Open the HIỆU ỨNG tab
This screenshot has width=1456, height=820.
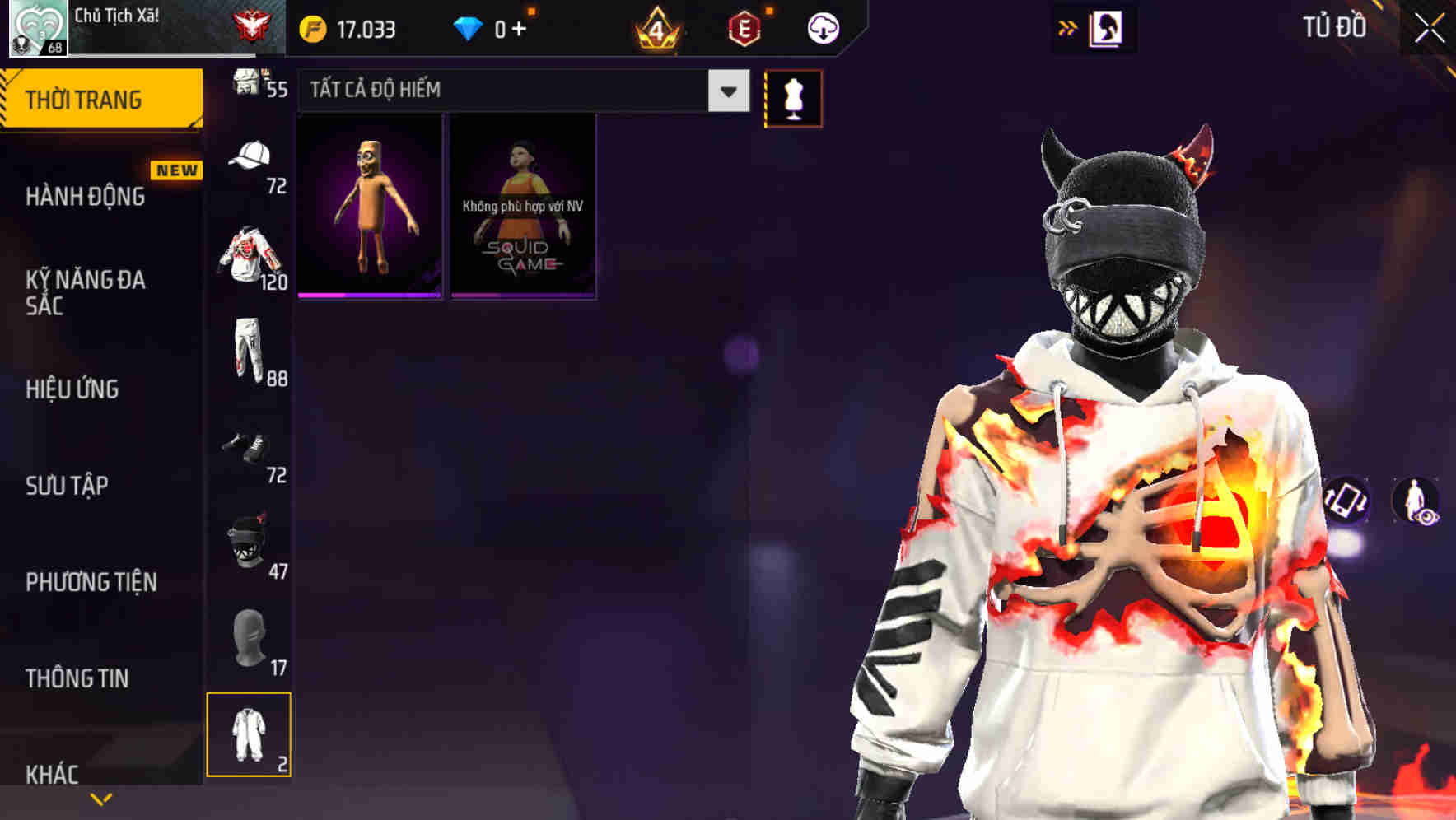[72, 389]
